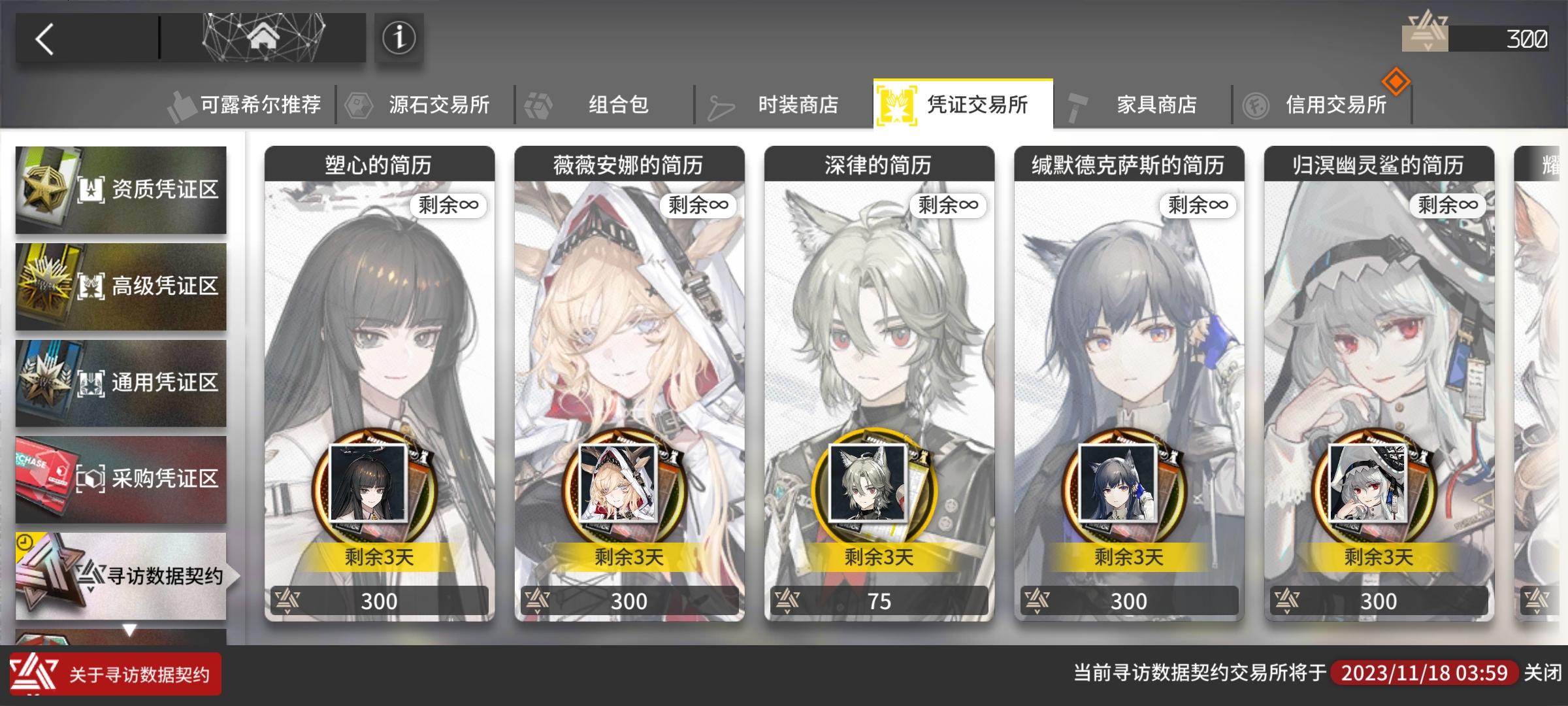Select the gold medal icon for 资质凭证区
1568x706 pixels.
coord(46,190)
